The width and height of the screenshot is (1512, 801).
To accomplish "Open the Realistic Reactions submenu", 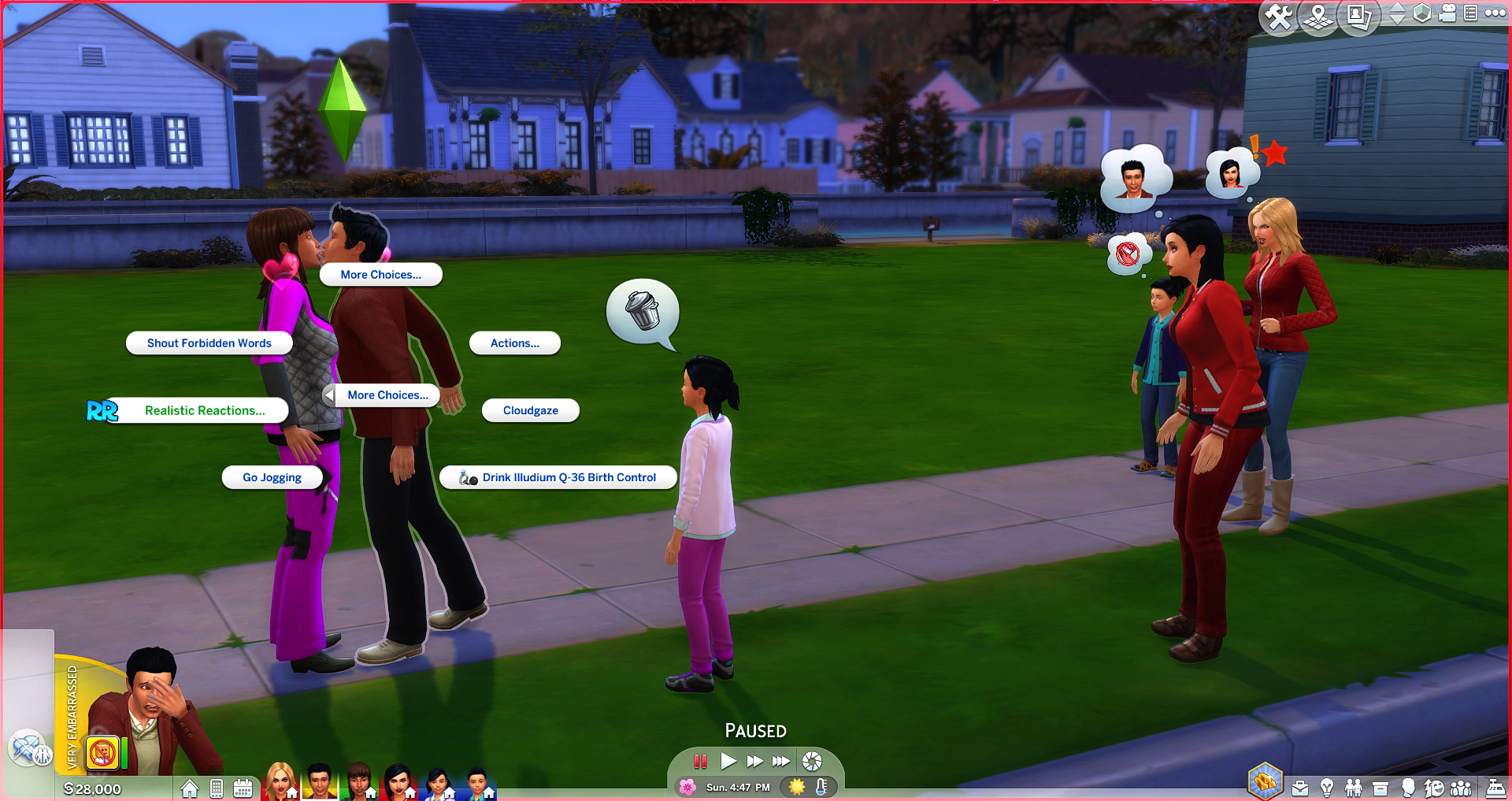I will [x=204, y=410].
